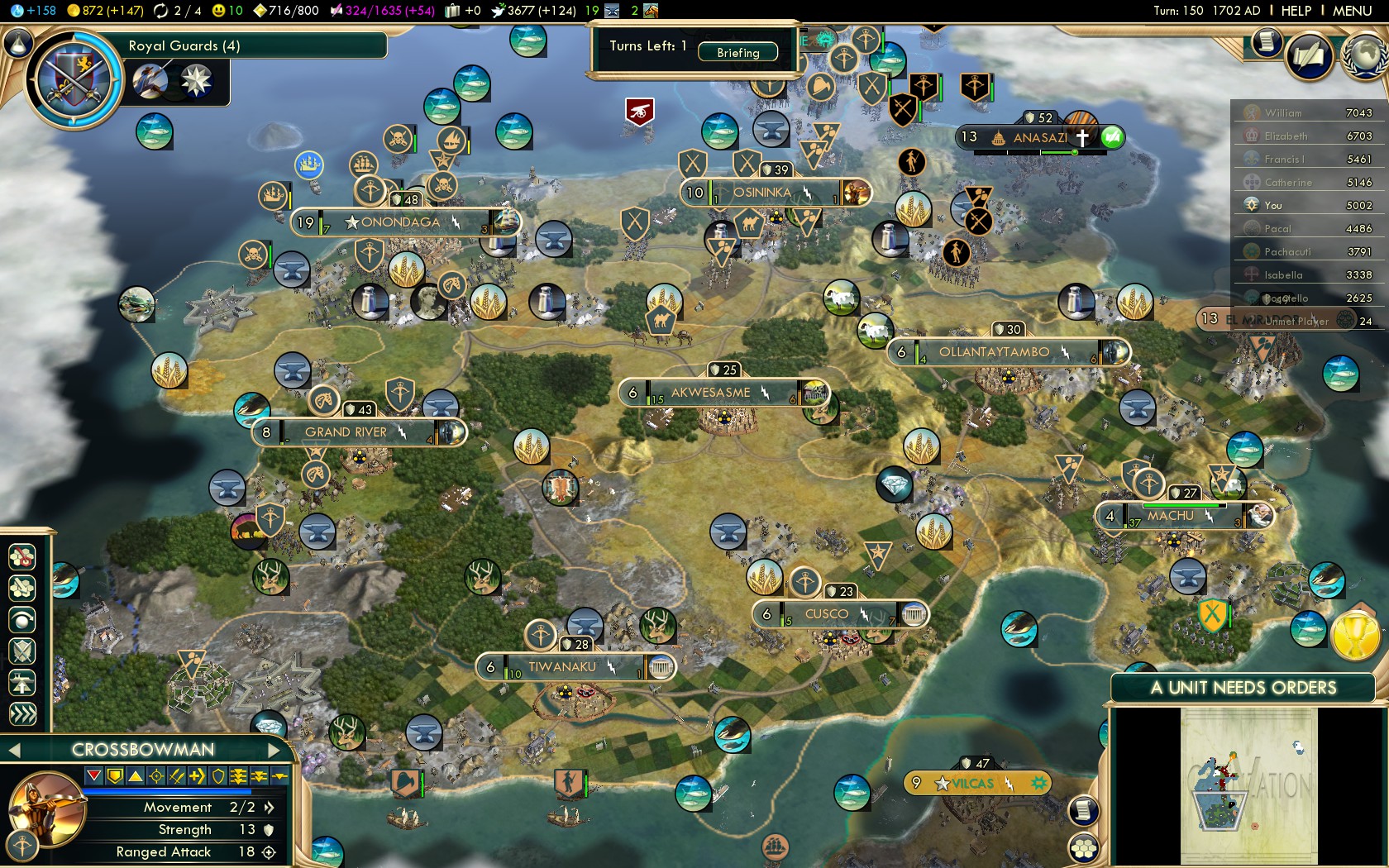Choose the crossed swords shield unit action
Screen dimensions: 1389x868
(x=22, y=651)
